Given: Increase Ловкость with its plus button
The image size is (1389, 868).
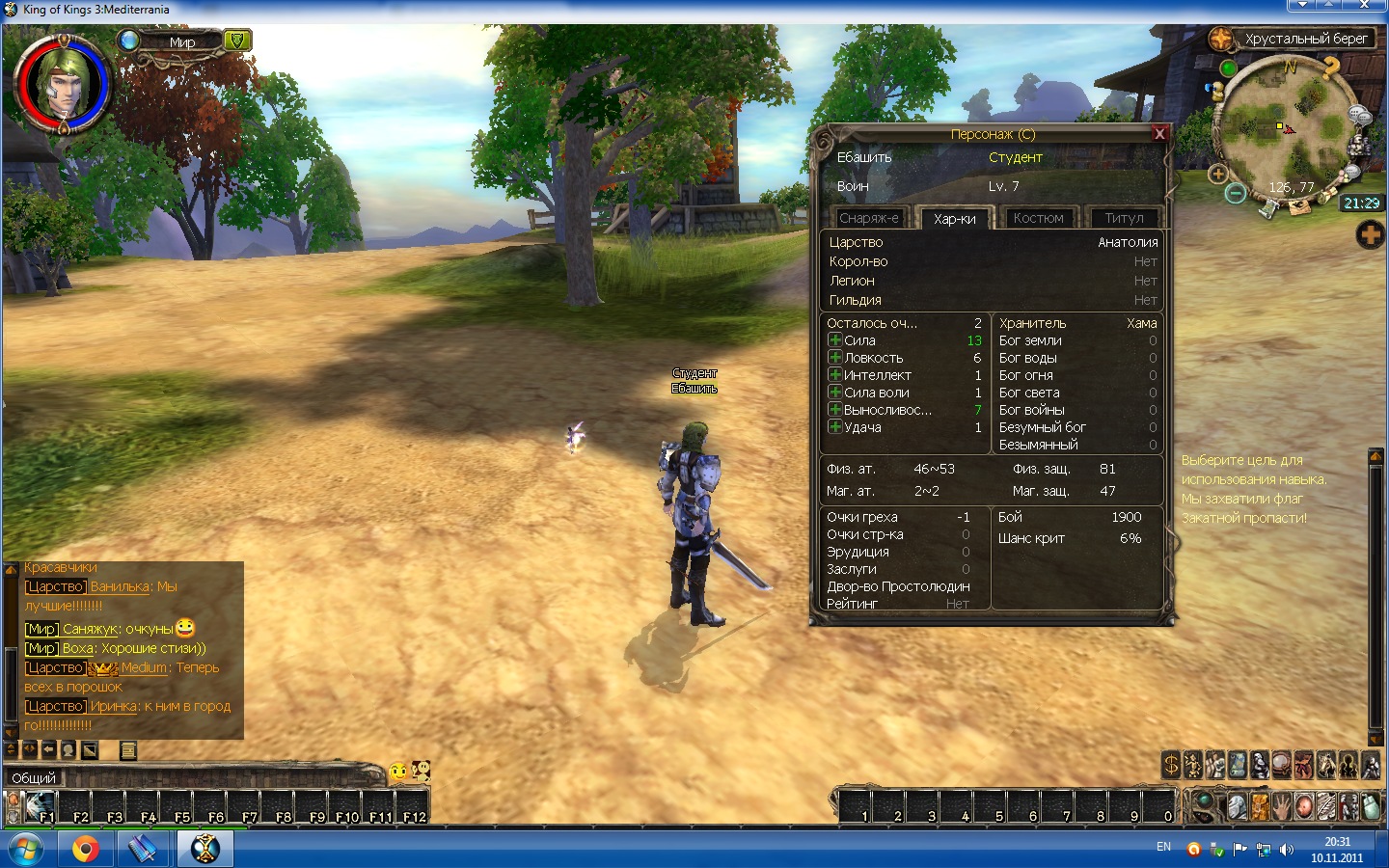Looking at the screenshot, I should [835, 358].
